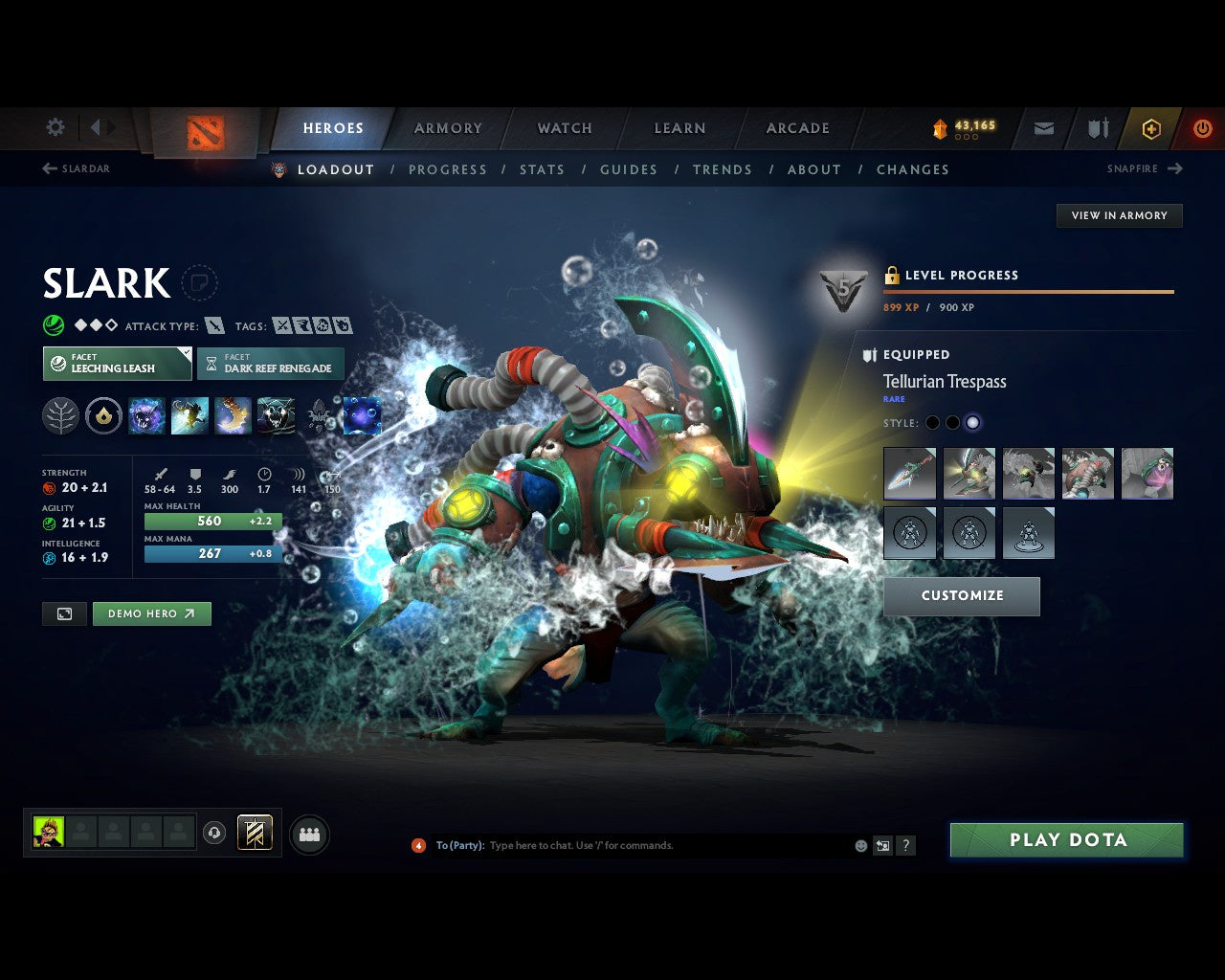Open the ARCADE menu item
This screenshot has width=1225, height=980.
[x=797, y=127]
